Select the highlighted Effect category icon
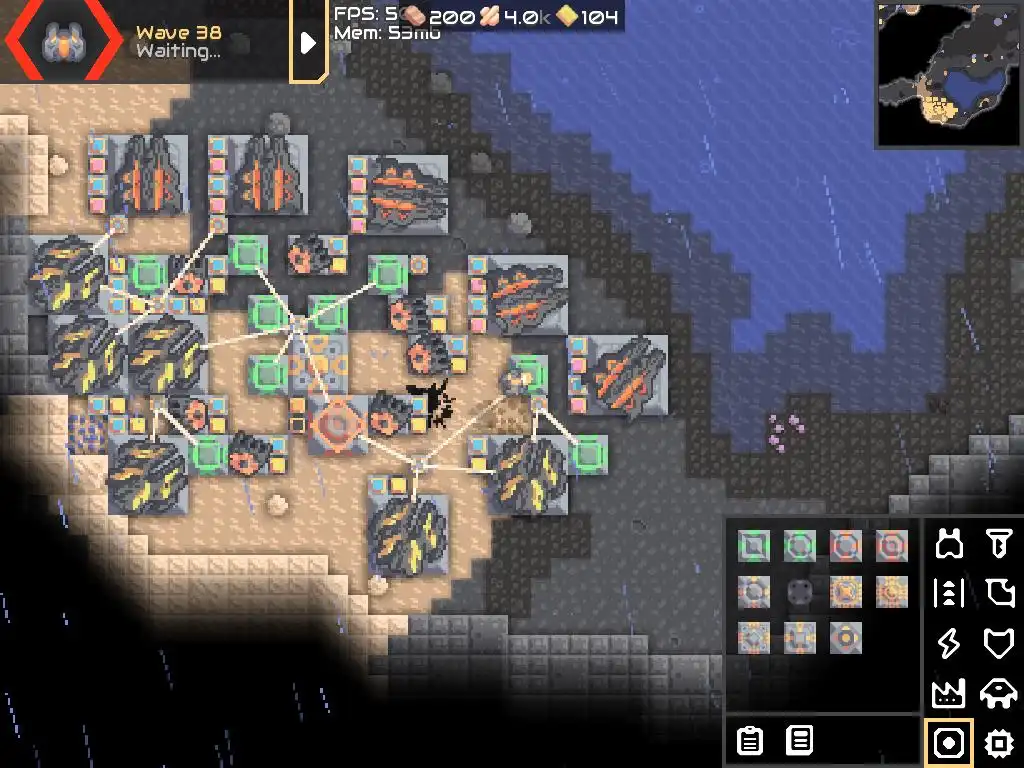Viewport: 1024px width, 768px height. point(949,742)
